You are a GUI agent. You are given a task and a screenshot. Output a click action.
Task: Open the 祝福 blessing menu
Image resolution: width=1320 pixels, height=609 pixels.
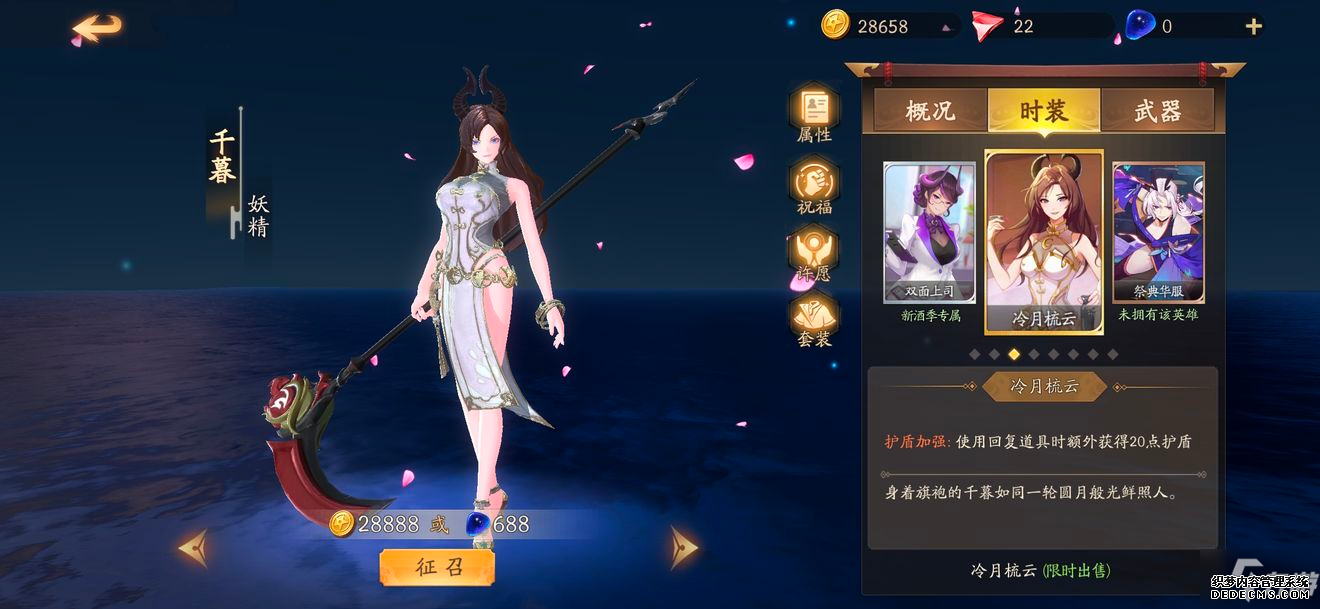click(814, 185)
